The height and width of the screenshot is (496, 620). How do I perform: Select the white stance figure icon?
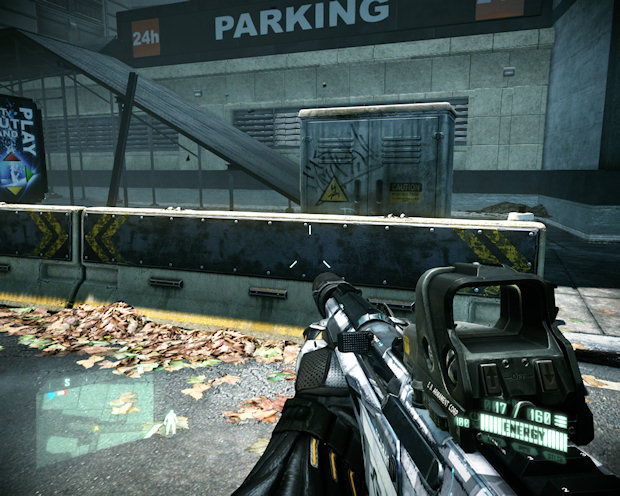click(x=171, y=422)
